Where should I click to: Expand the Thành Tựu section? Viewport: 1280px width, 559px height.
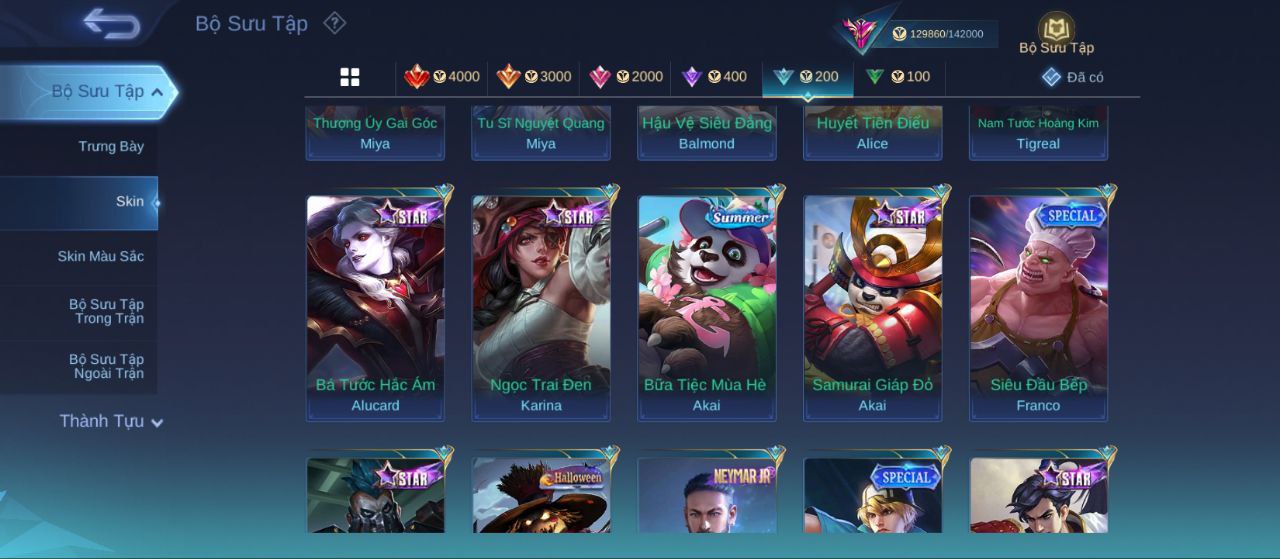click(110, 422)
